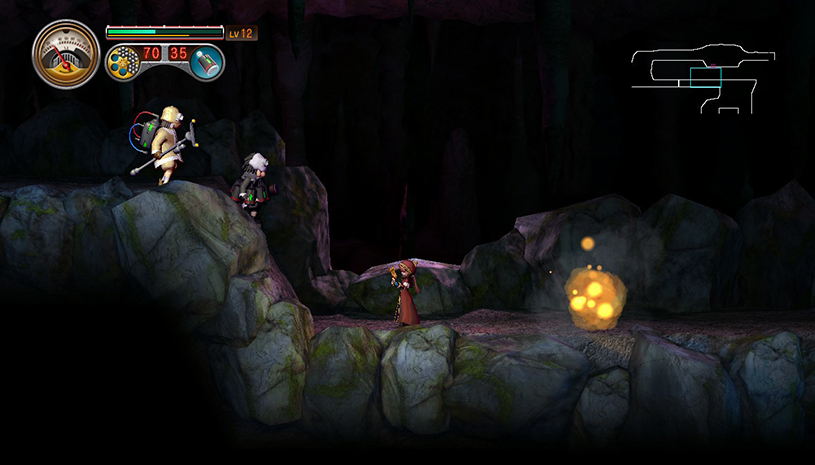The width and height of the screenshot is (815, 465).
Task: Open the cave minimap
Action: coord(706,77)
